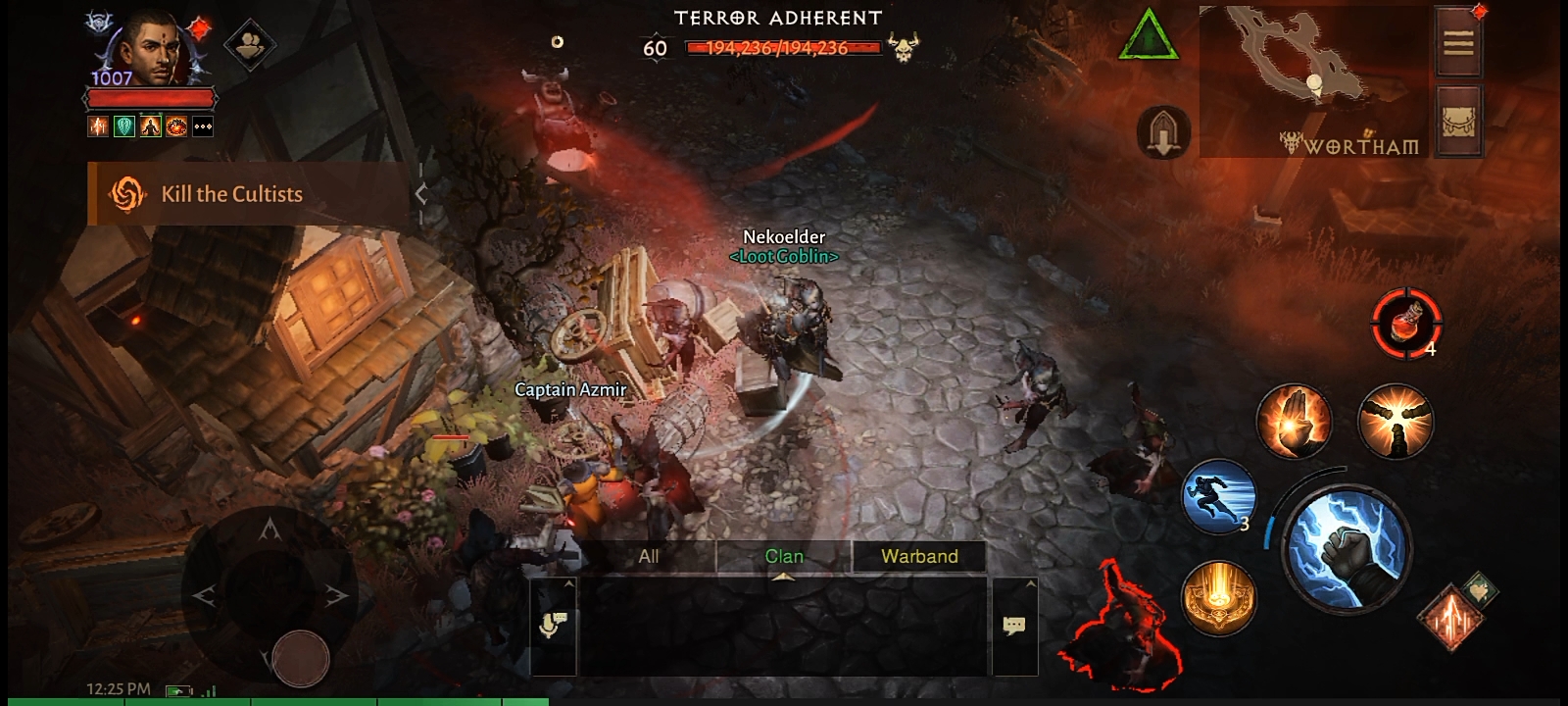The width and height of the screenshot is (1568, 706).
Task: Open the character portrait menu
Action: coord(150,49)
